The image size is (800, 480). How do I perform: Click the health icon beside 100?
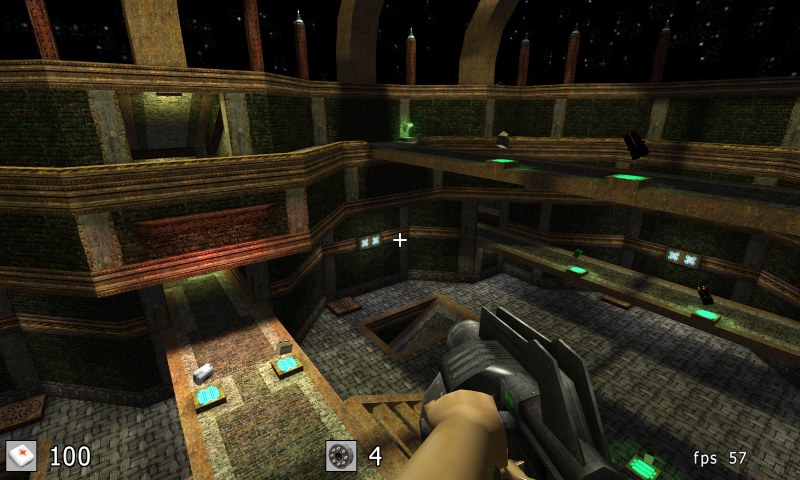click(21, 456)
